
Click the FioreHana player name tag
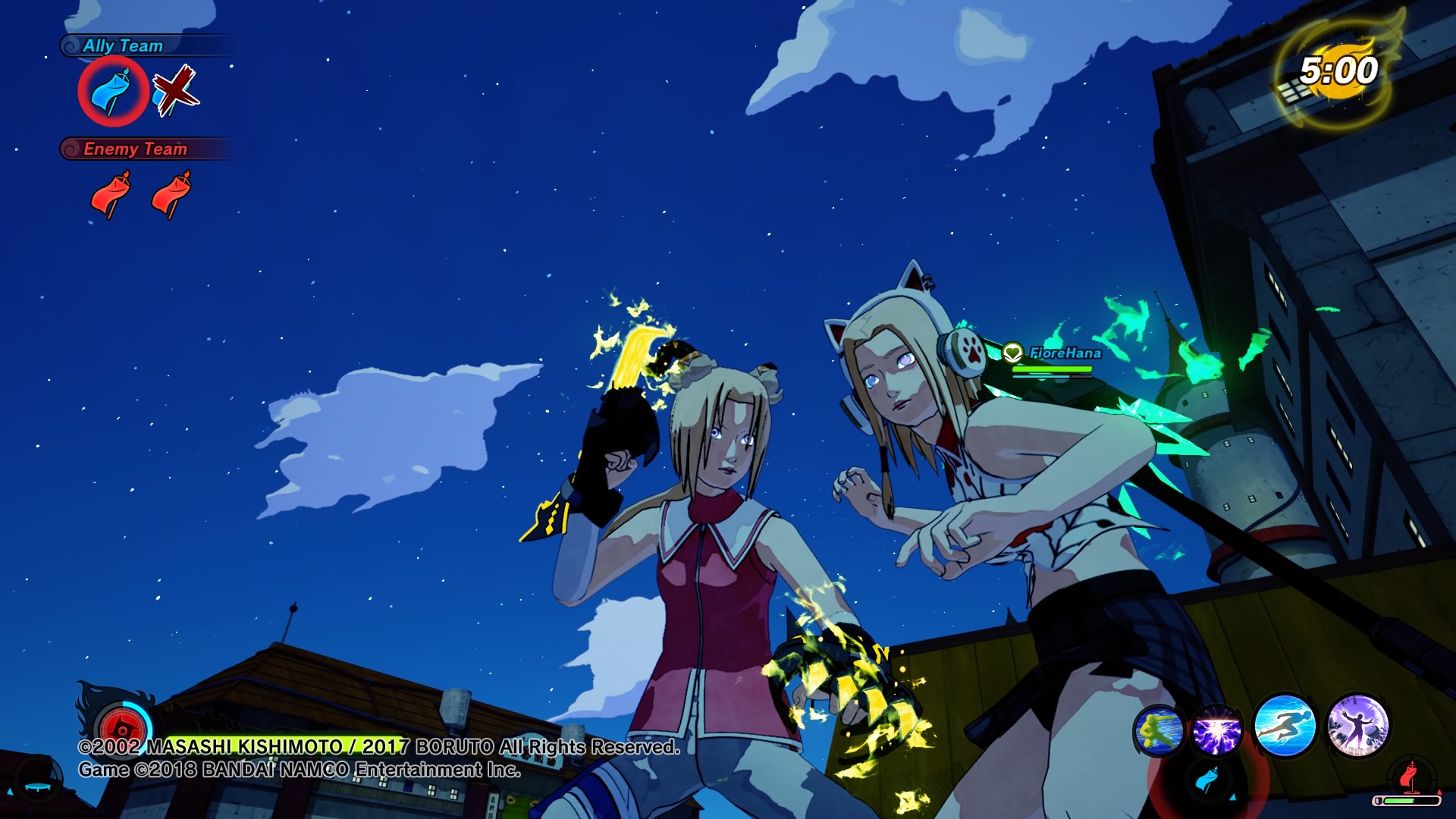(x=1065, y=353)
